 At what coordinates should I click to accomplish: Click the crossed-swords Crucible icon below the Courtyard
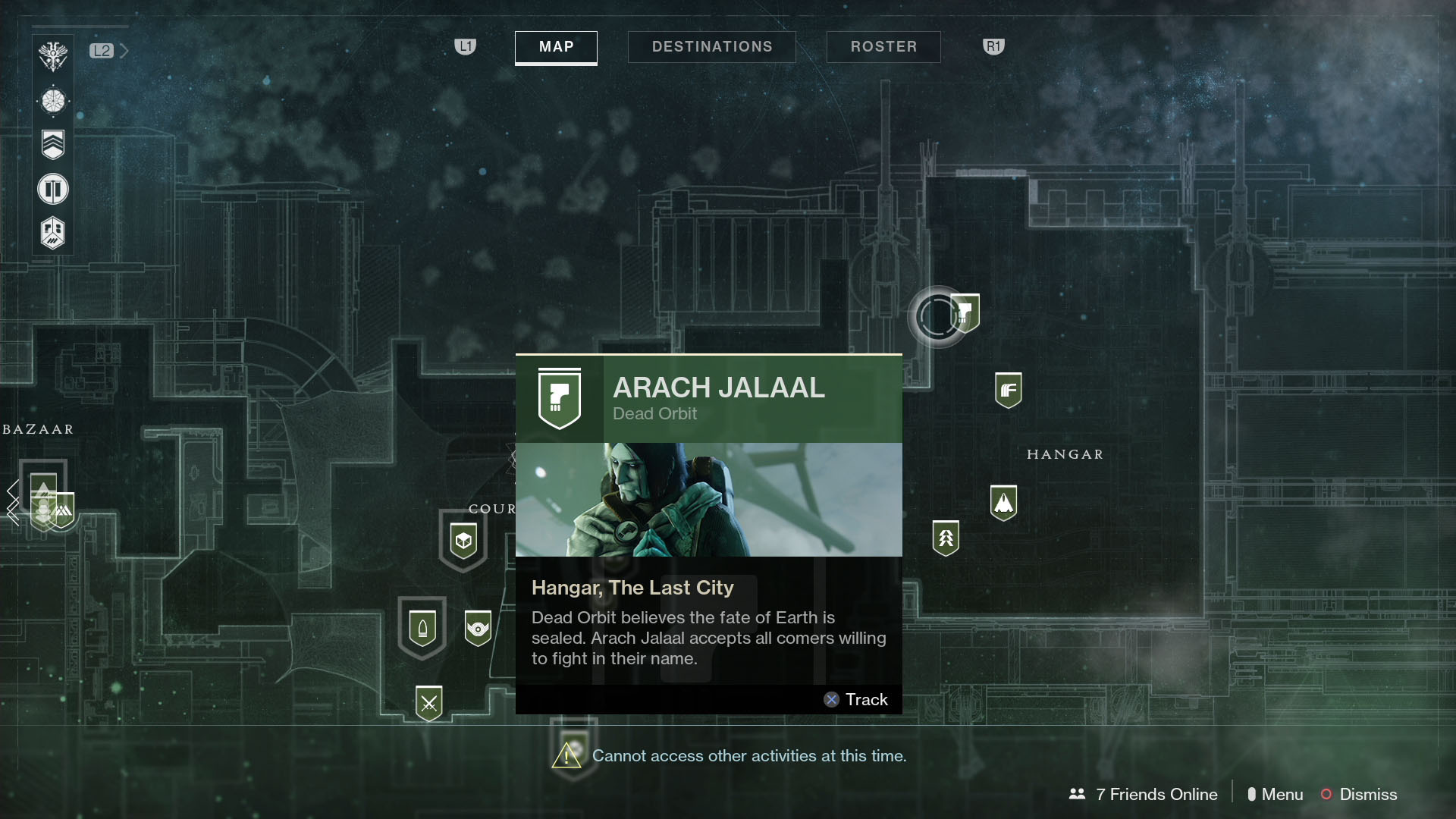point(429,701)
